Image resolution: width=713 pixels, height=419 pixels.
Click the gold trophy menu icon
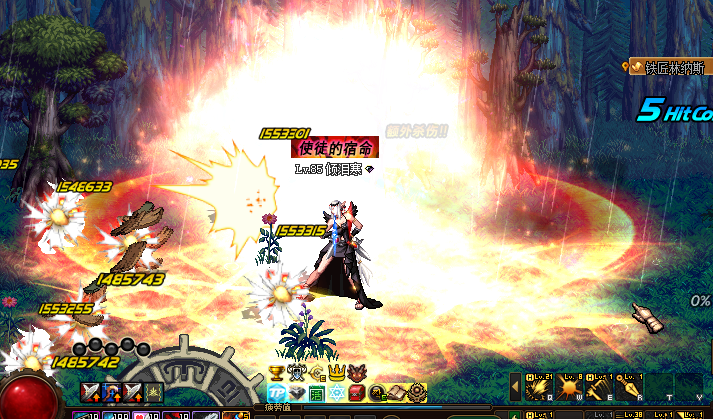click(x=276, y=373)
